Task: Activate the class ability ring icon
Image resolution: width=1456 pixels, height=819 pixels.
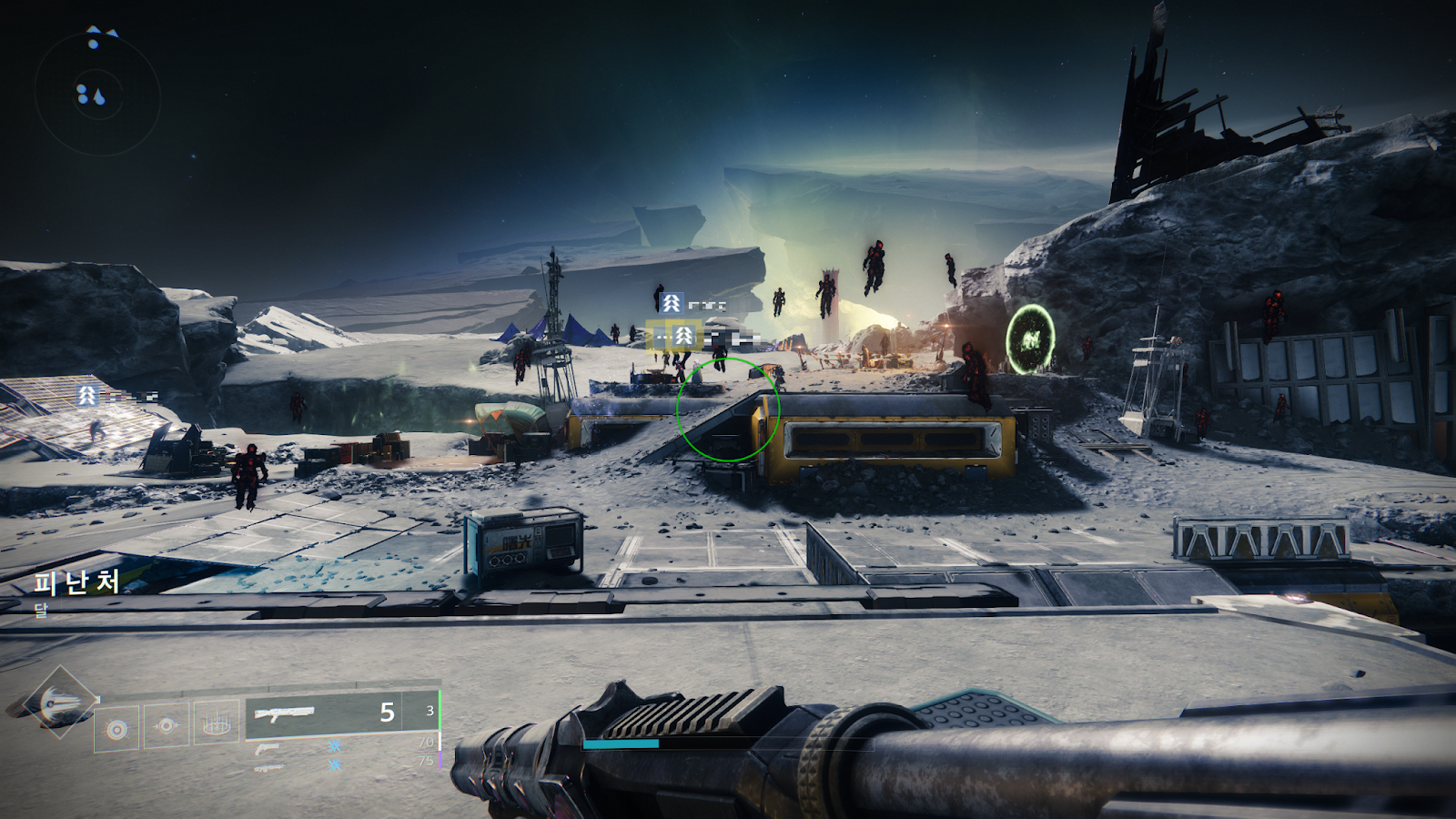Action: (x=217, y=724)
